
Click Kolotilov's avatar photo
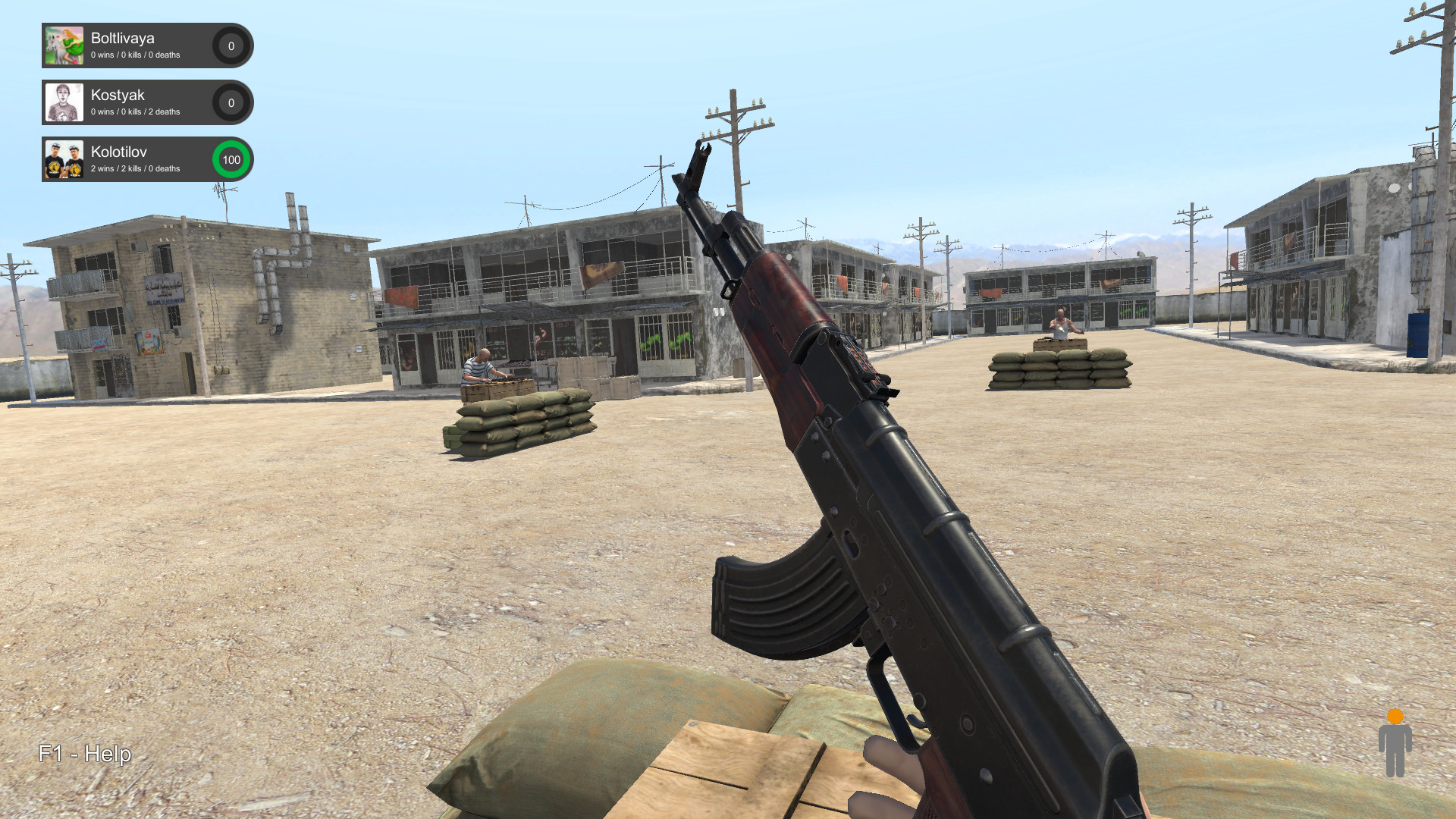point(64,159)
